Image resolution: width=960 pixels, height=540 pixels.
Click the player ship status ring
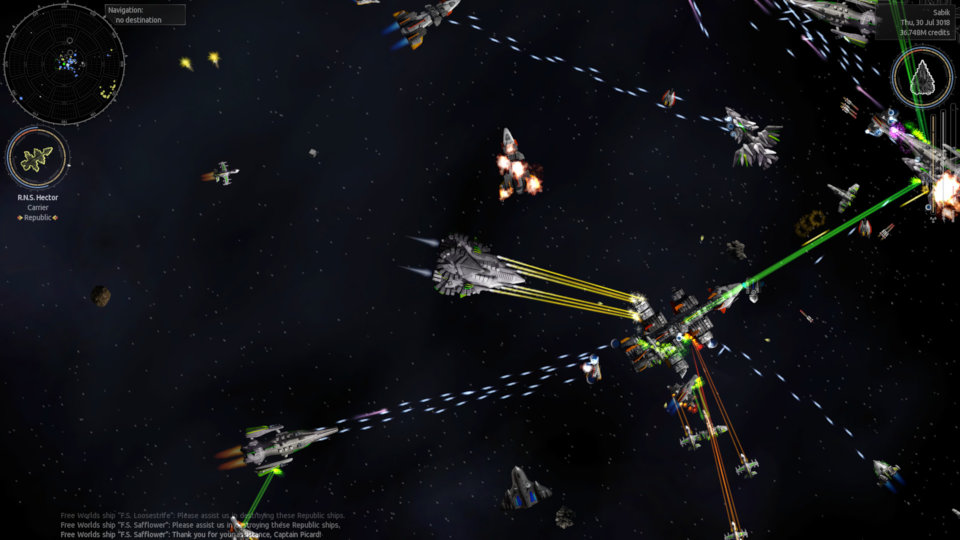click(x=923, y=77)
